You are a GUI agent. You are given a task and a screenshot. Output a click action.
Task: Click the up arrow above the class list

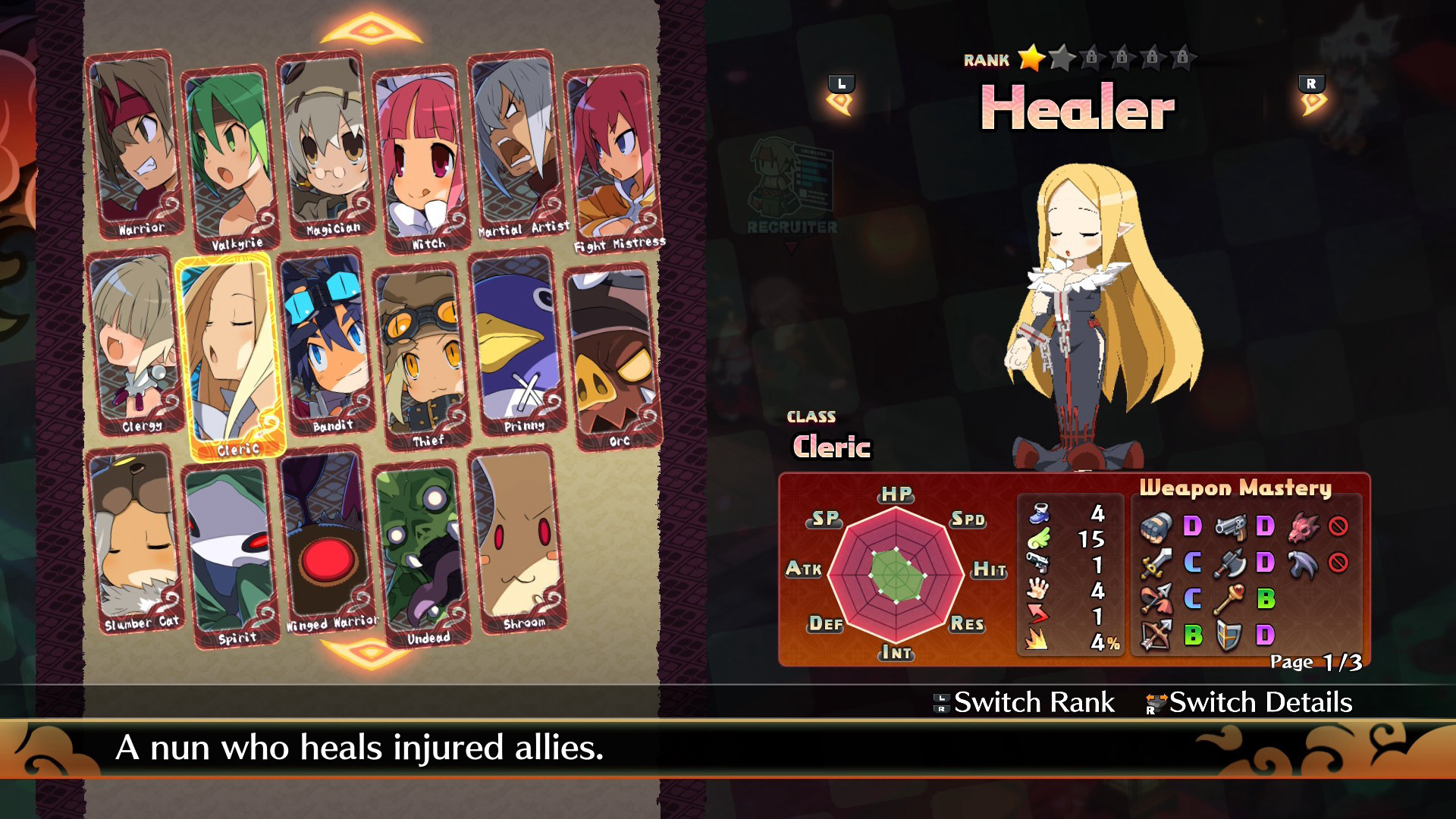click(x=371, y=30)
